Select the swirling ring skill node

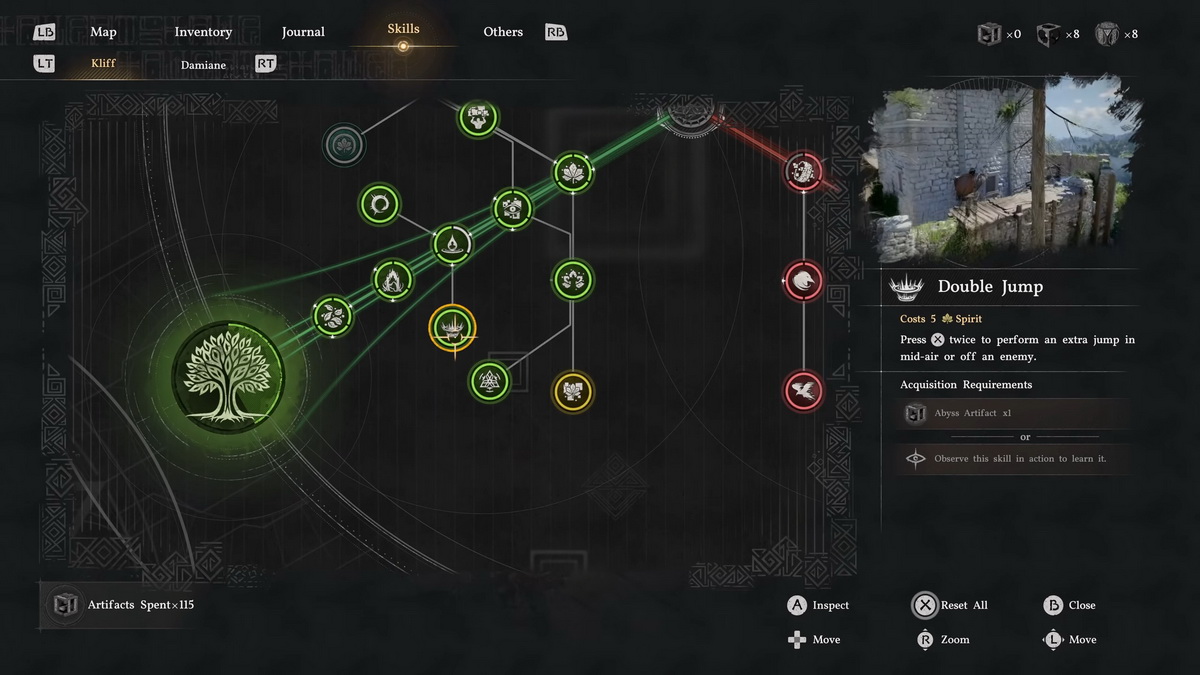click(x=380, y=204)
